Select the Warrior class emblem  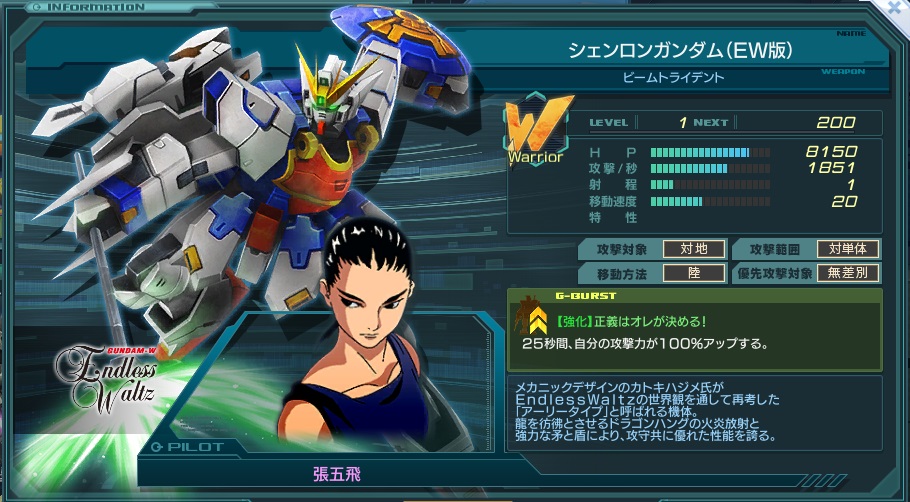click(538, 129)
